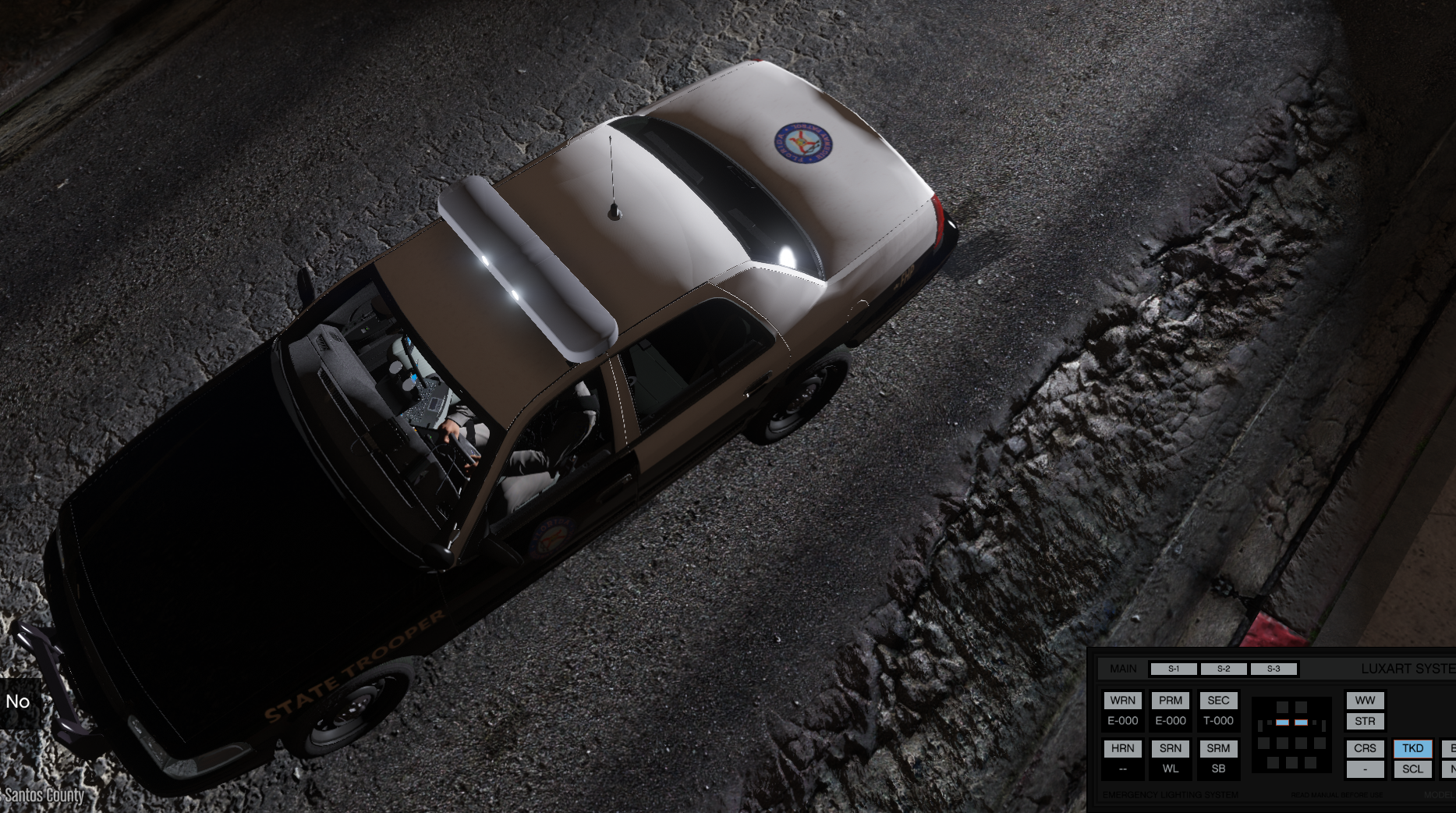Click the SRM siren mode button
Image resolution: width=1456 pixels, height=813 pixels.
pyautogui.click(x=1218, y=748)
